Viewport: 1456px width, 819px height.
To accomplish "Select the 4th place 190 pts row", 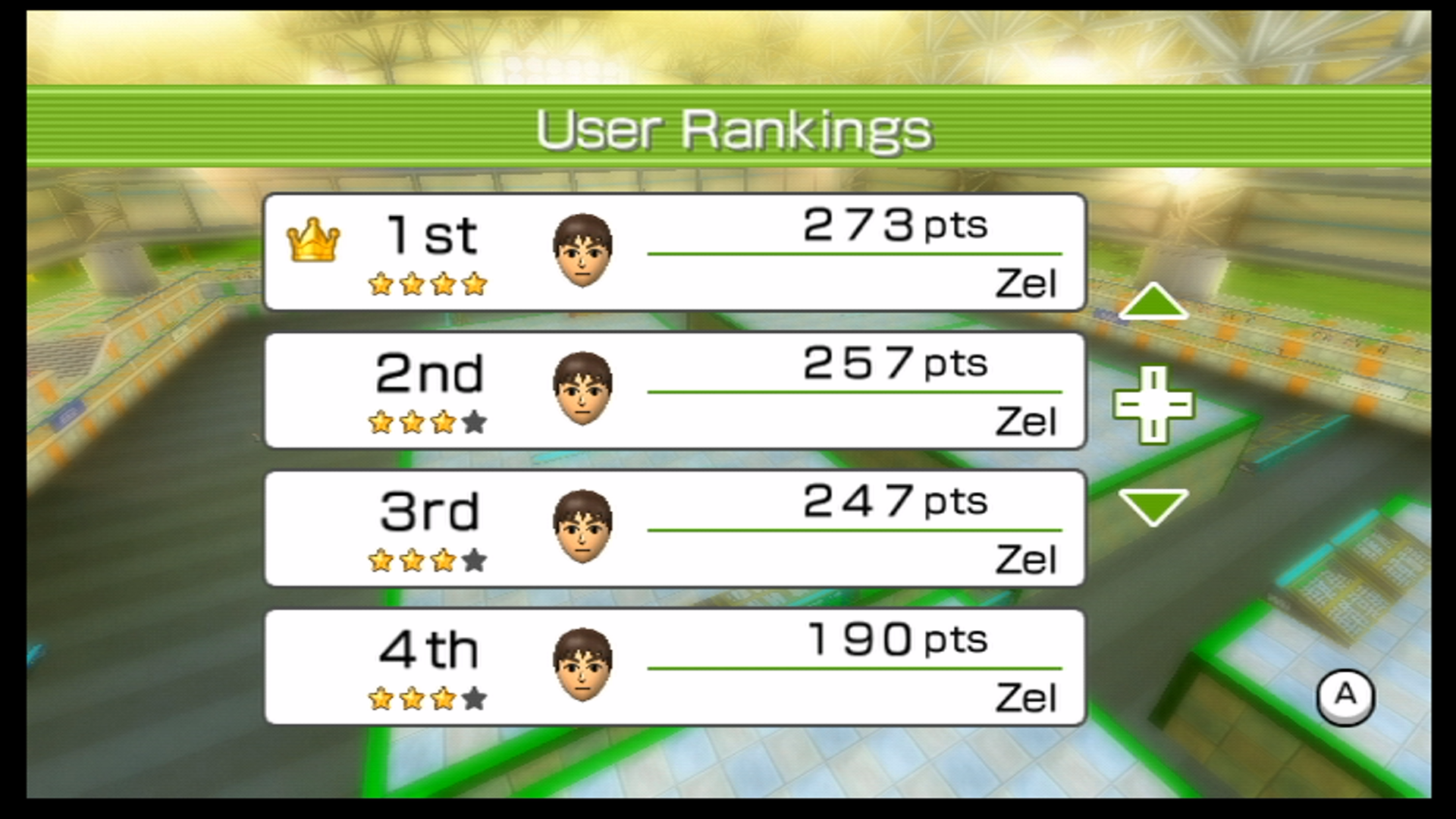I will click(x=675, y=667).
